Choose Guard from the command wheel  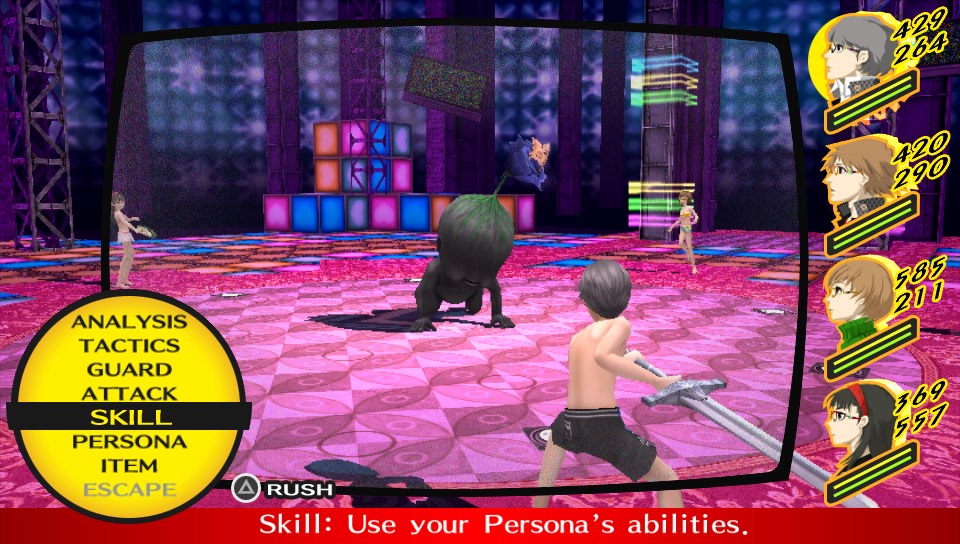pos(129,370)
